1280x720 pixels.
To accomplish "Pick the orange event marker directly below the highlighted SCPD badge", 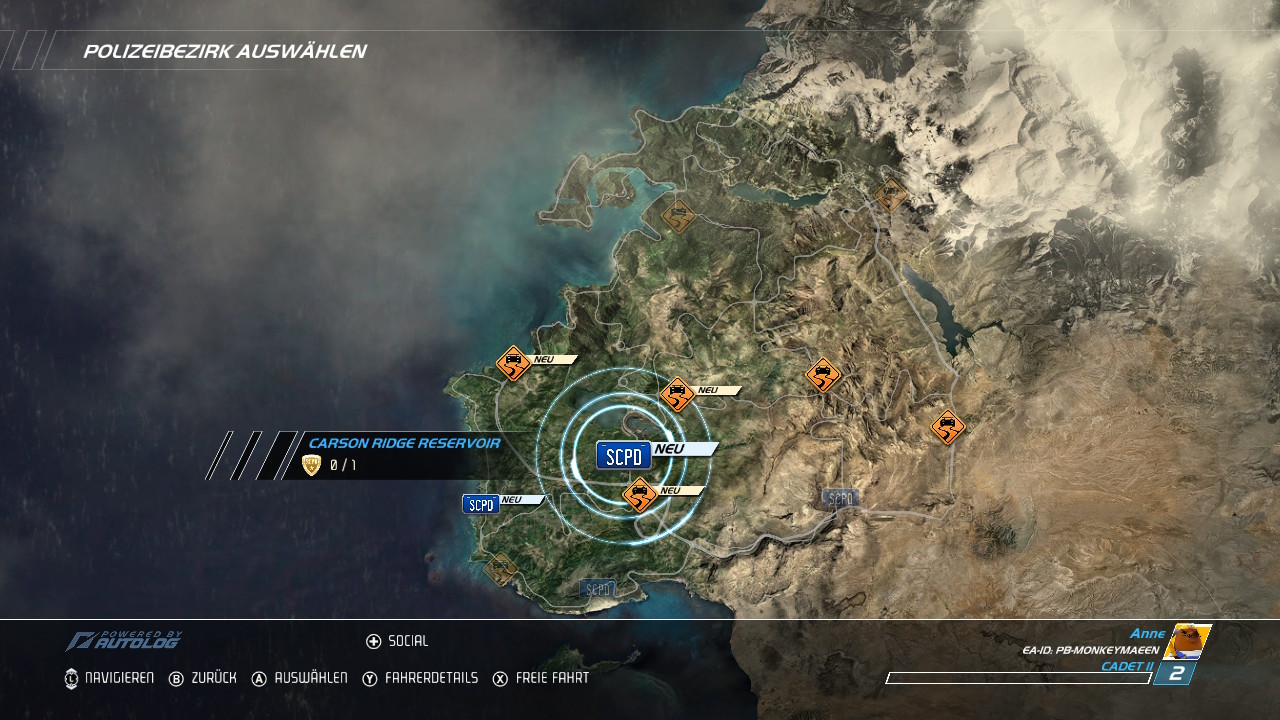I will click(x=639, y=494).
